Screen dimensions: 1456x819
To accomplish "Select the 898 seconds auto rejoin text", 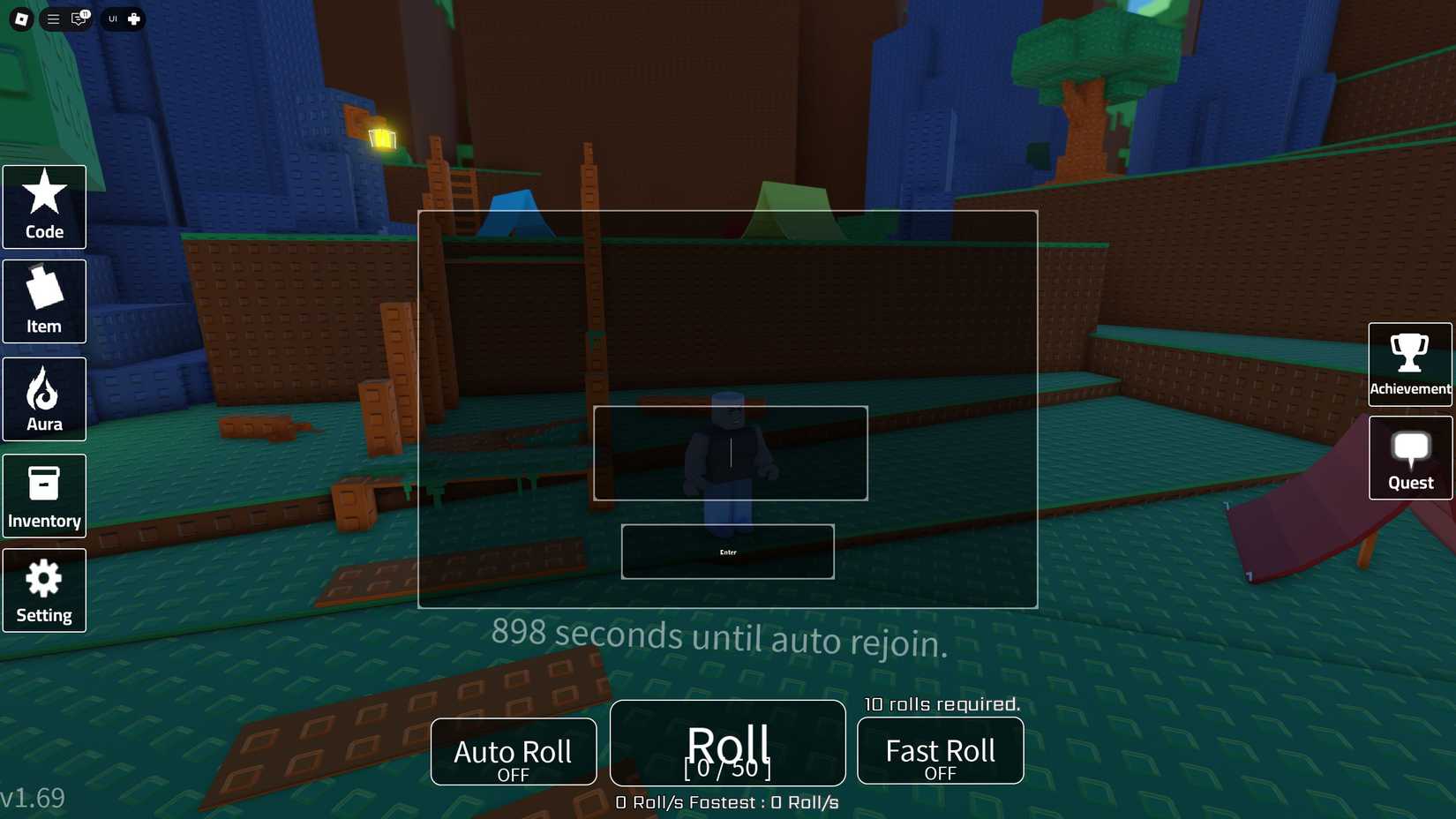I will (x=720, y=637).
